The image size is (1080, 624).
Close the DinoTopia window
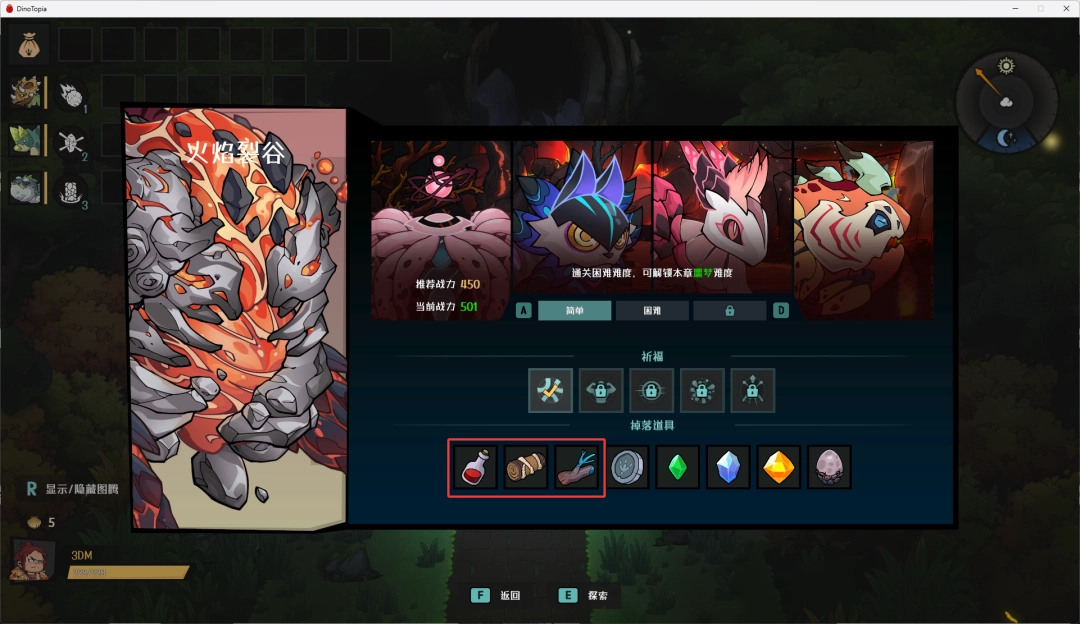click(x=1064, y=8)
